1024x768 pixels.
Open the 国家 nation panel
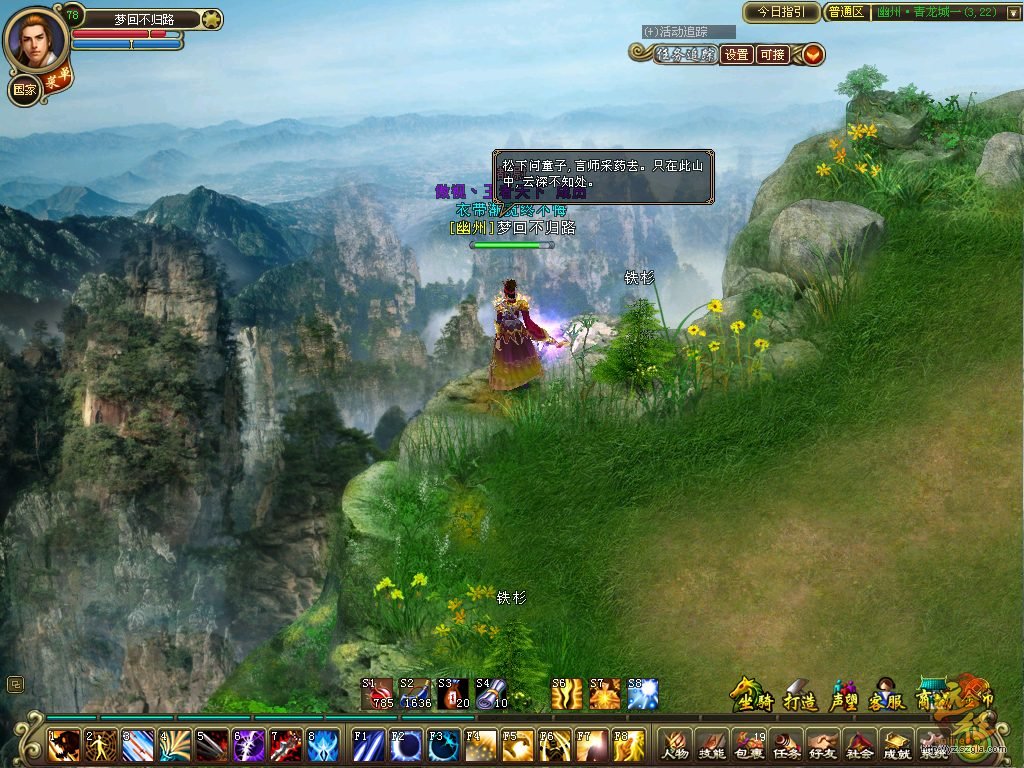[x=25, y=90]
